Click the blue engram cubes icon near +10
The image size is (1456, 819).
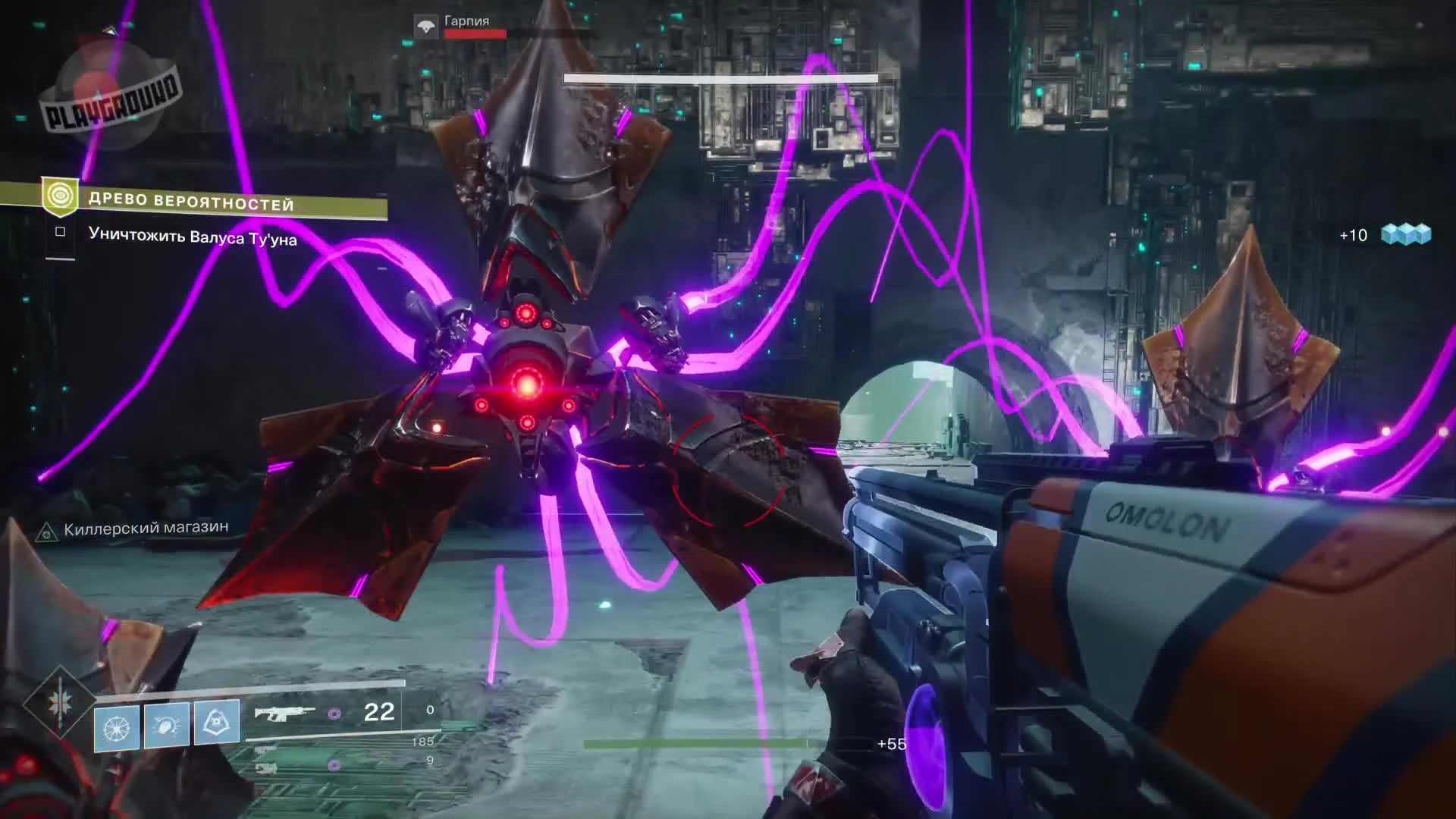coord(1407,235)
